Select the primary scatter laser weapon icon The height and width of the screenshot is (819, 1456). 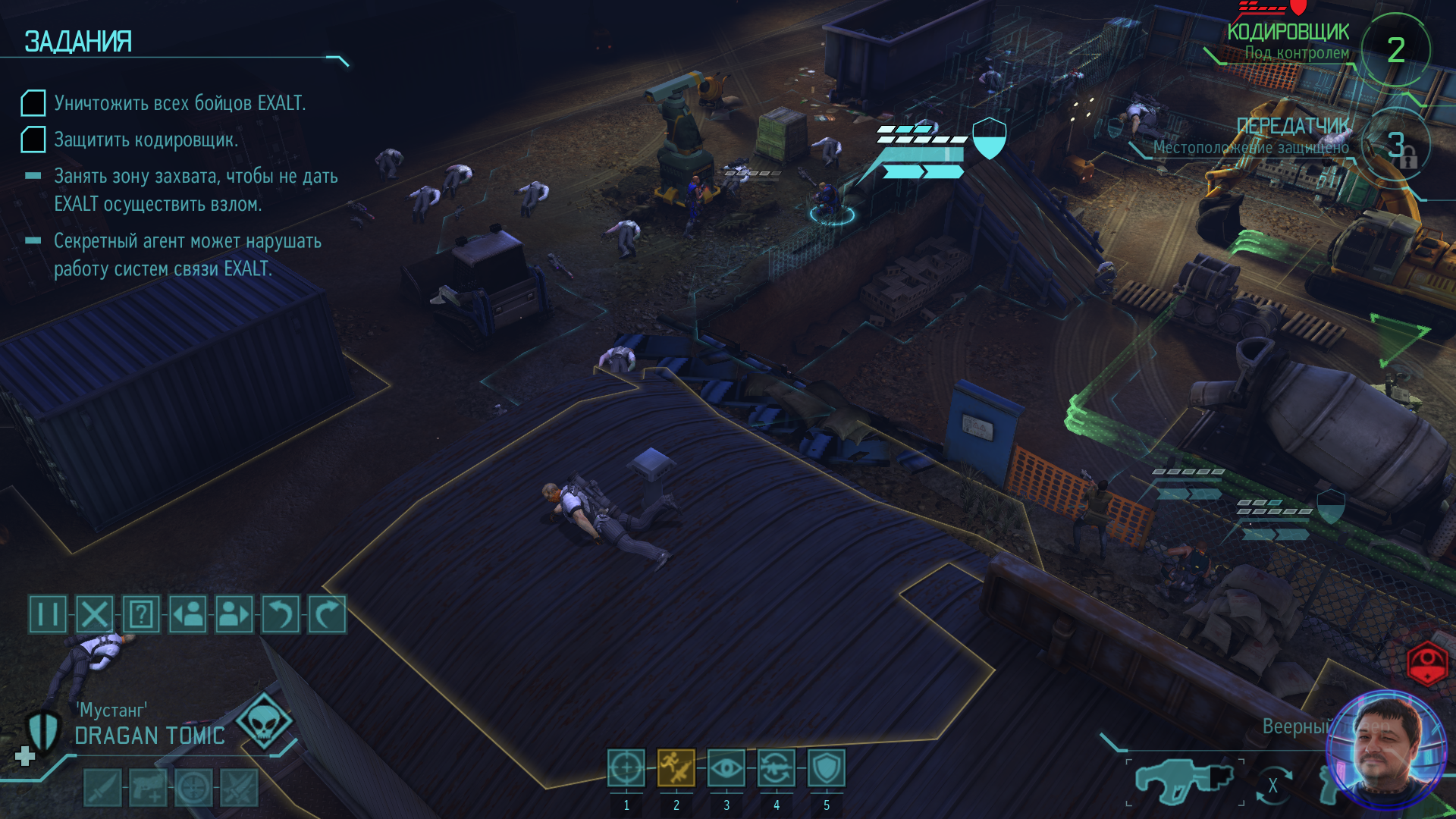click(1184, 781)
